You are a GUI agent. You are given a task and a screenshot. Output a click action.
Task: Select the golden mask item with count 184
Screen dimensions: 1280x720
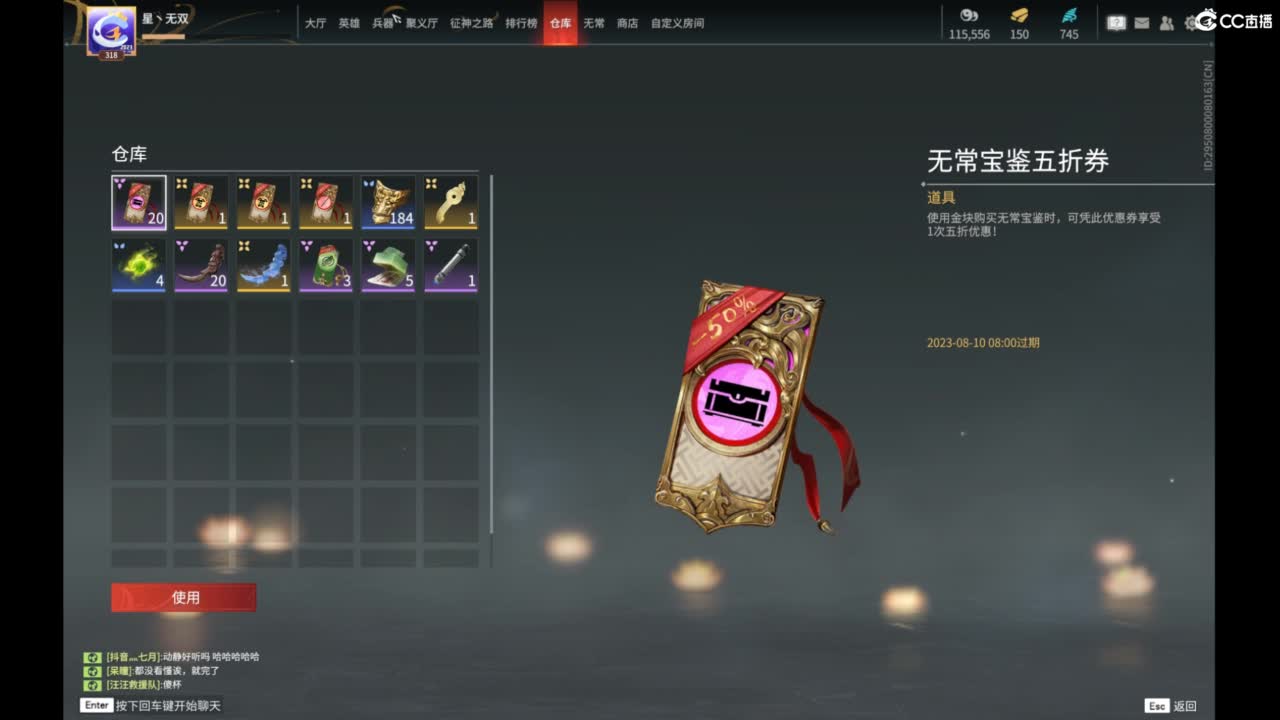pyautogui.click(x=387, y=201)
